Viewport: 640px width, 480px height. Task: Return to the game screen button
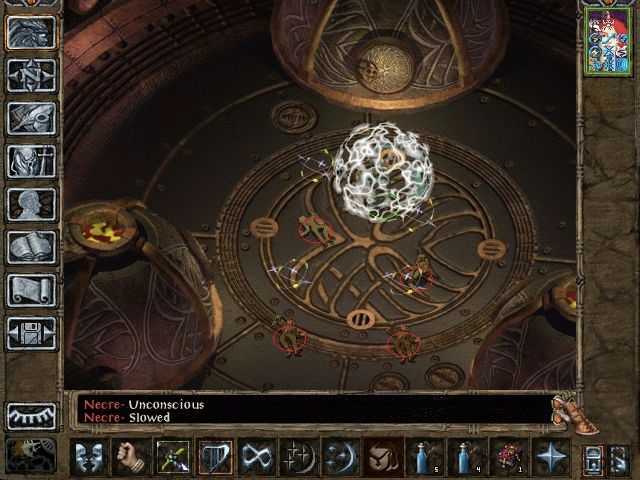[x=31, y=33]
